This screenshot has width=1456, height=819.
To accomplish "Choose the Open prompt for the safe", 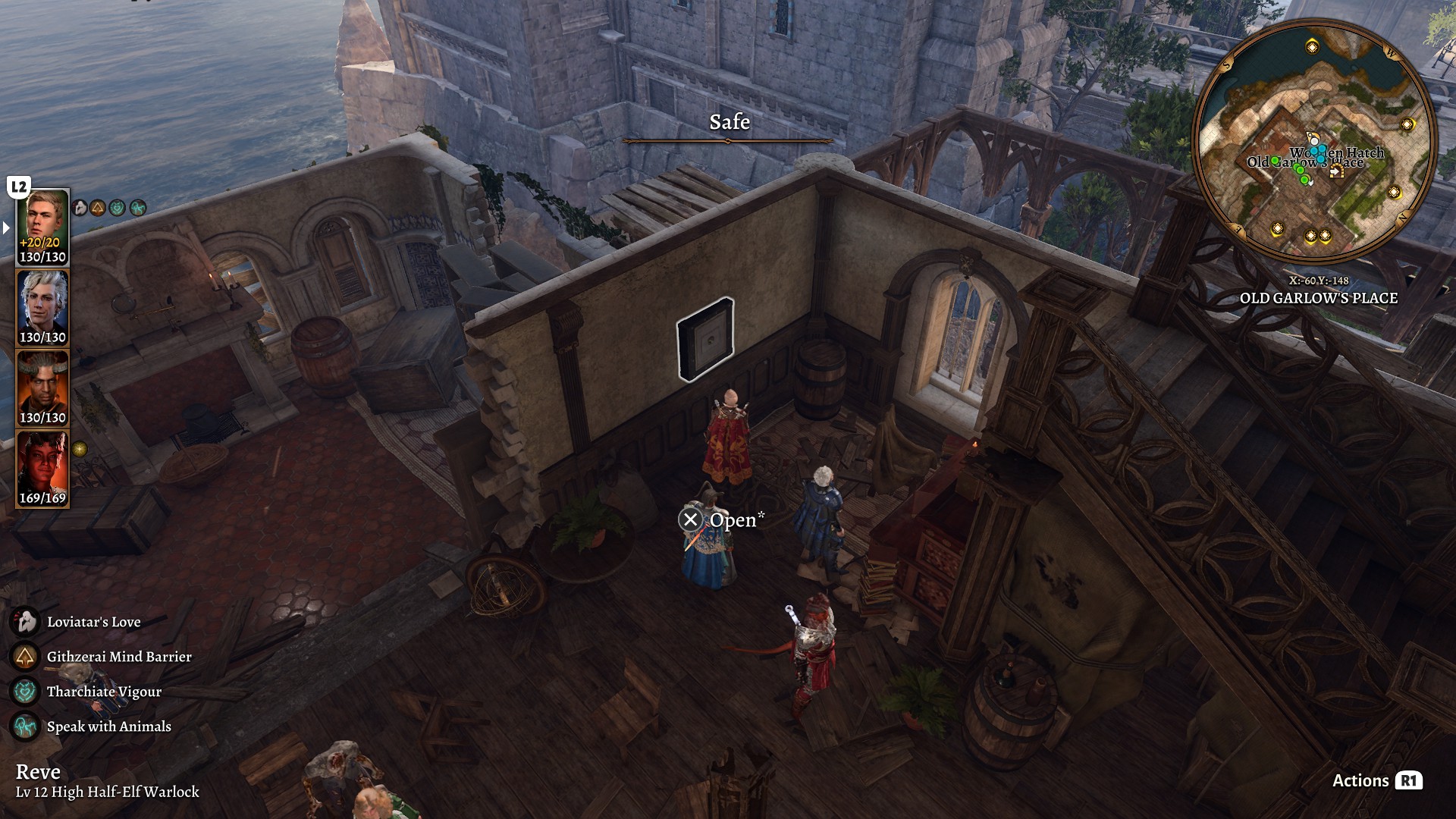I will 723,519.
